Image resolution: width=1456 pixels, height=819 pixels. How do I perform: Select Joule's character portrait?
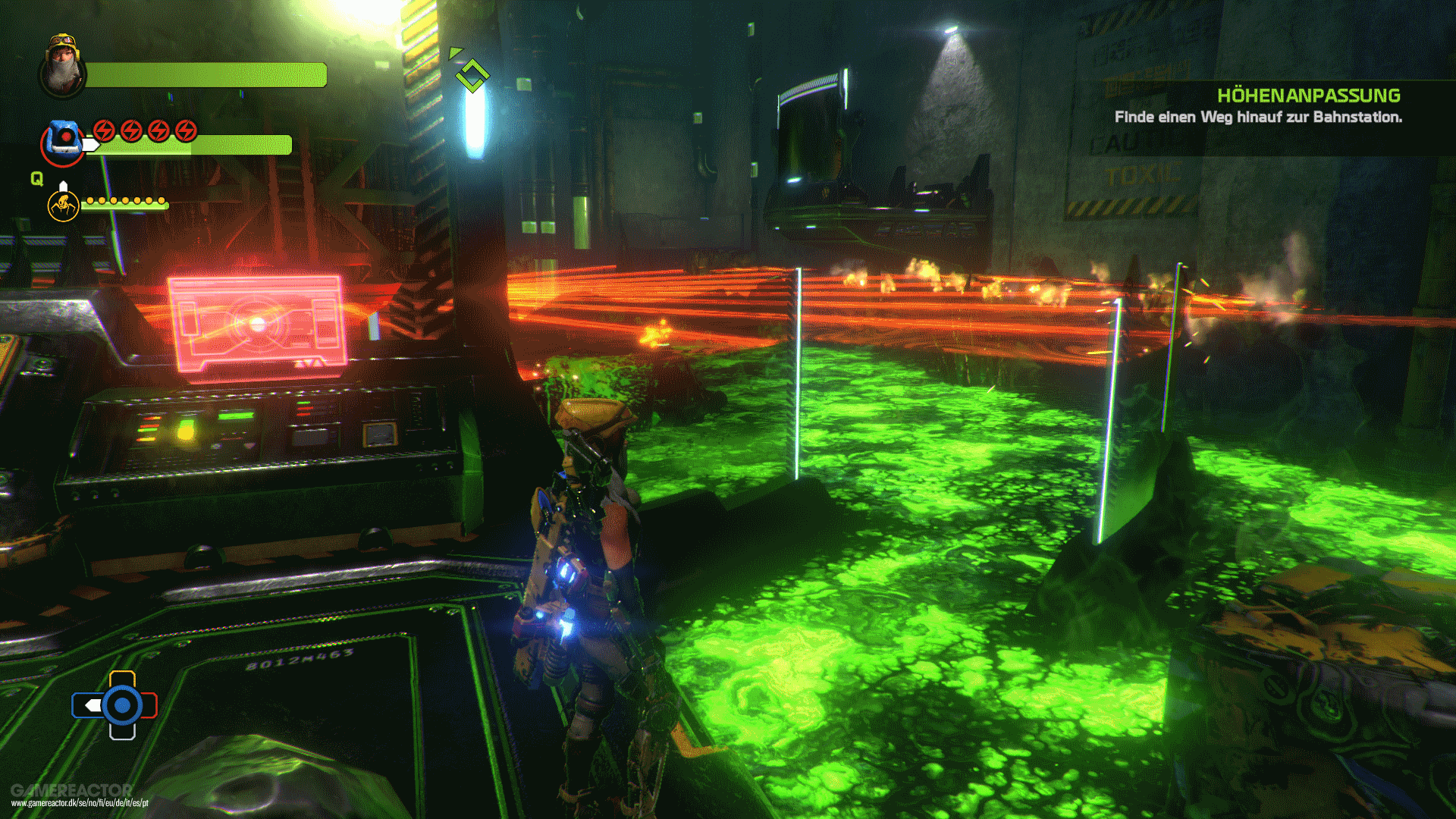coord(62,70)
